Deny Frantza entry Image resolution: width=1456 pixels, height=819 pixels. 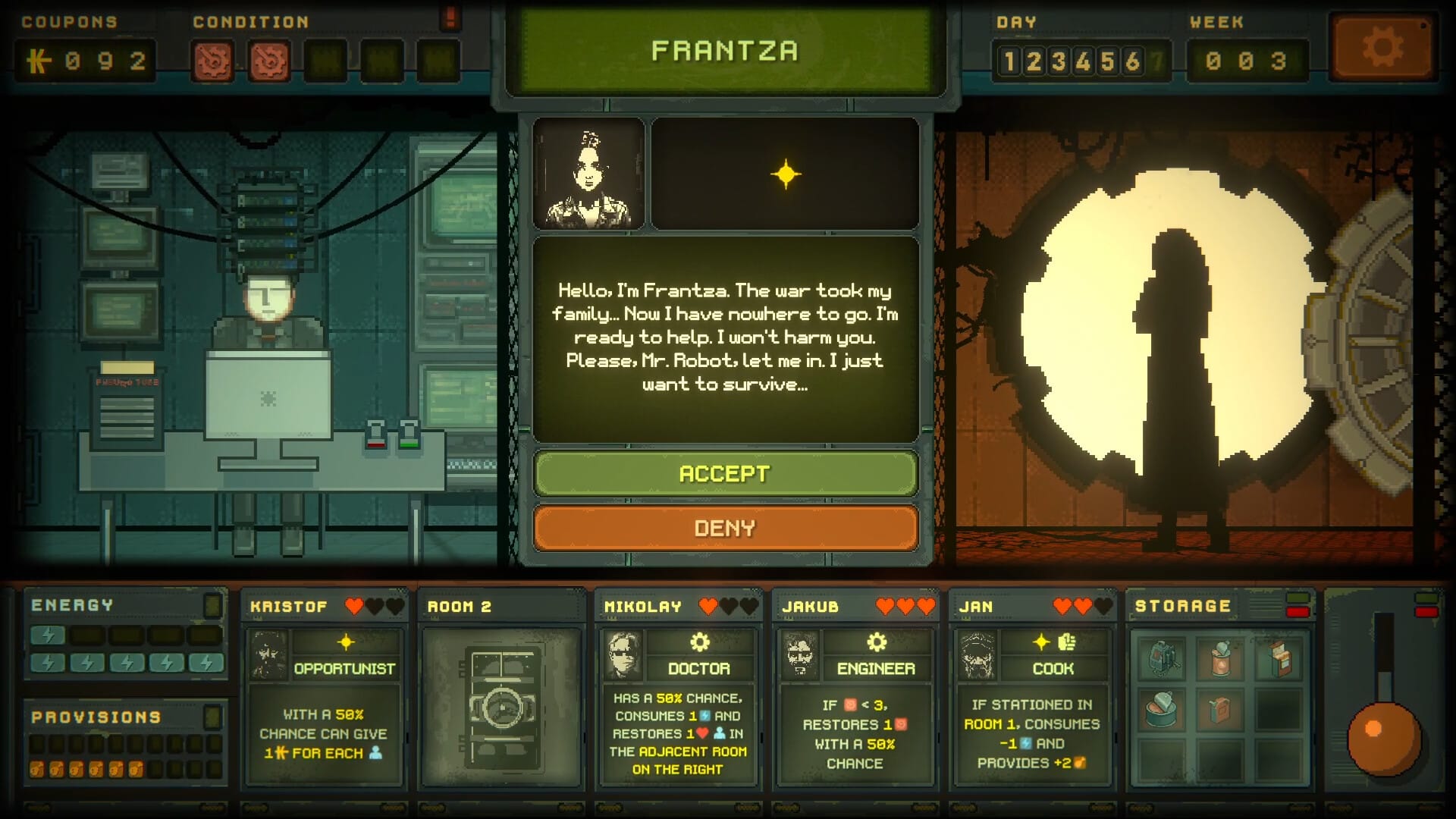point(725,528)
